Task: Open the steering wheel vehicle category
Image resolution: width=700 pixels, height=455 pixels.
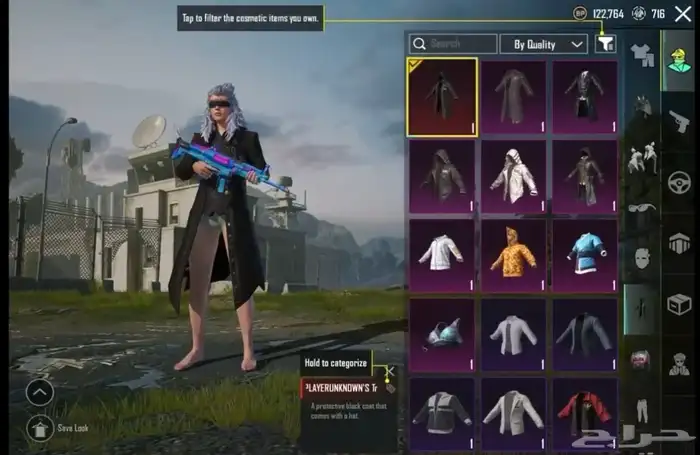Action: (679, 183)
